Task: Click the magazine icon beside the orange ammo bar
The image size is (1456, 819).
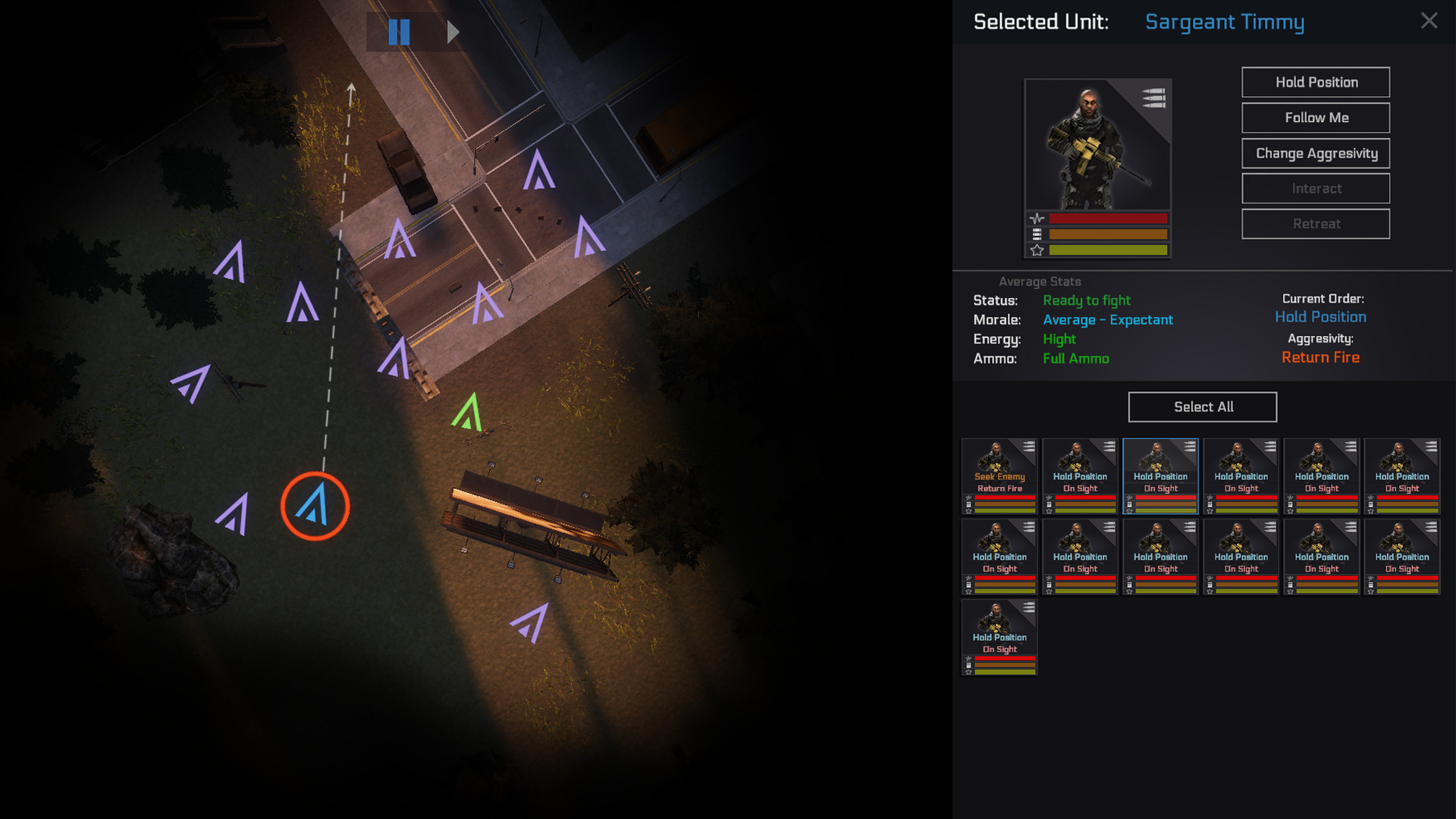Action: (1036, 234)
